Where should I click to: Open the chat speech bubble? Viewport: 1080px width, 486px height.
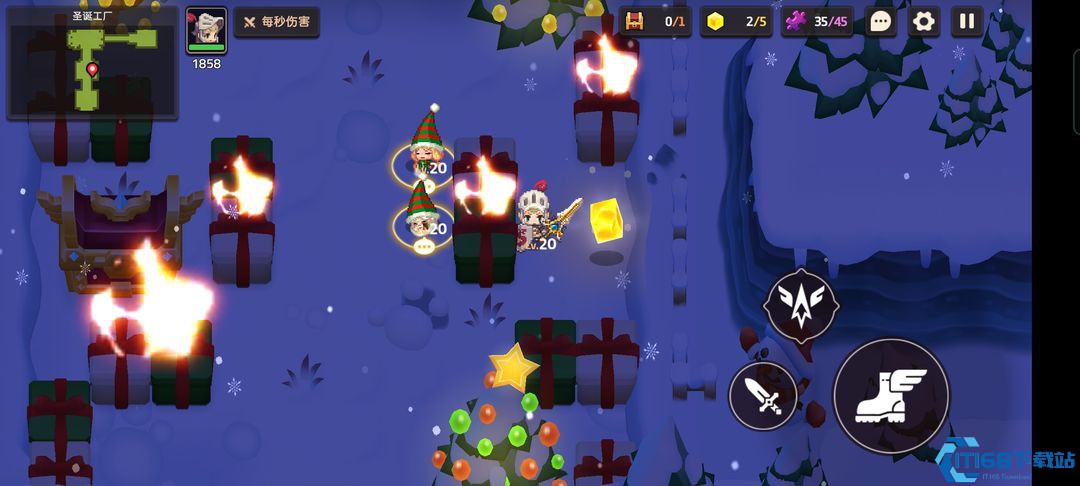click(x=880, y=21)
